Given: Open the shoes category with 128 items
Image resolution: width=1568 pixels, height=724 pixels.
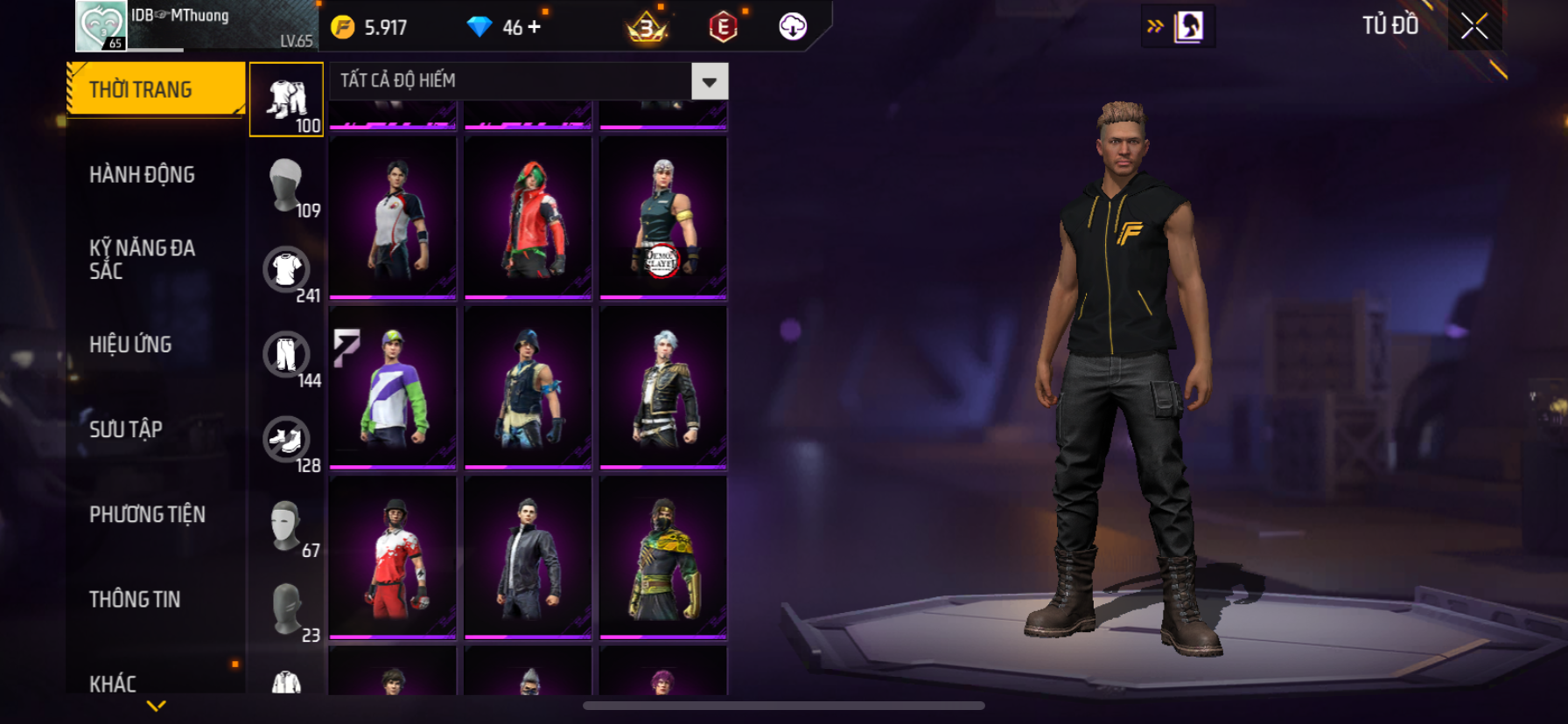Looking at the screenshot, I should click(287, 440).
